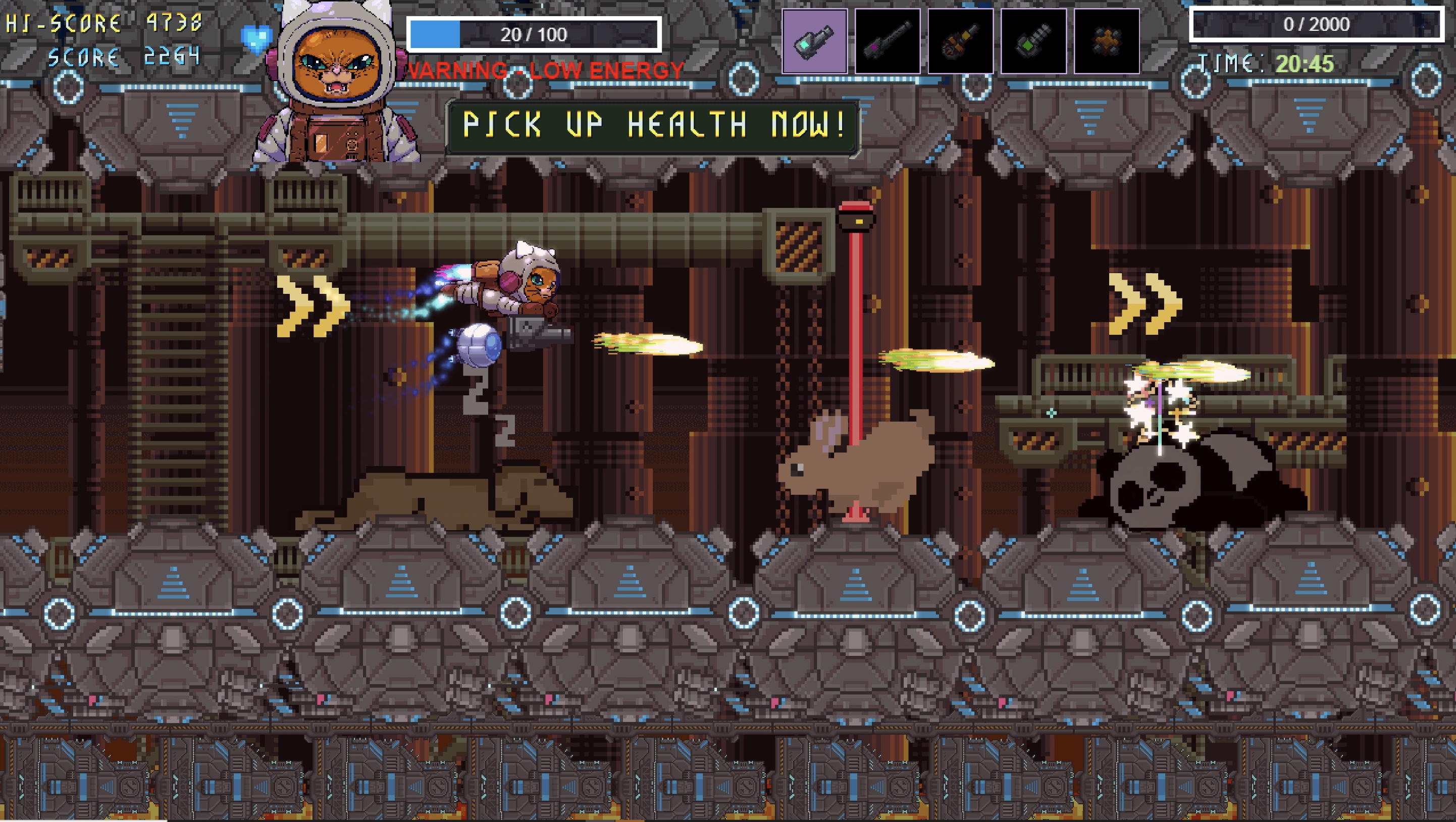Switch to the long-barrel magenta-gem rifle
The image size is (1456, 822).
coord(888,41)
